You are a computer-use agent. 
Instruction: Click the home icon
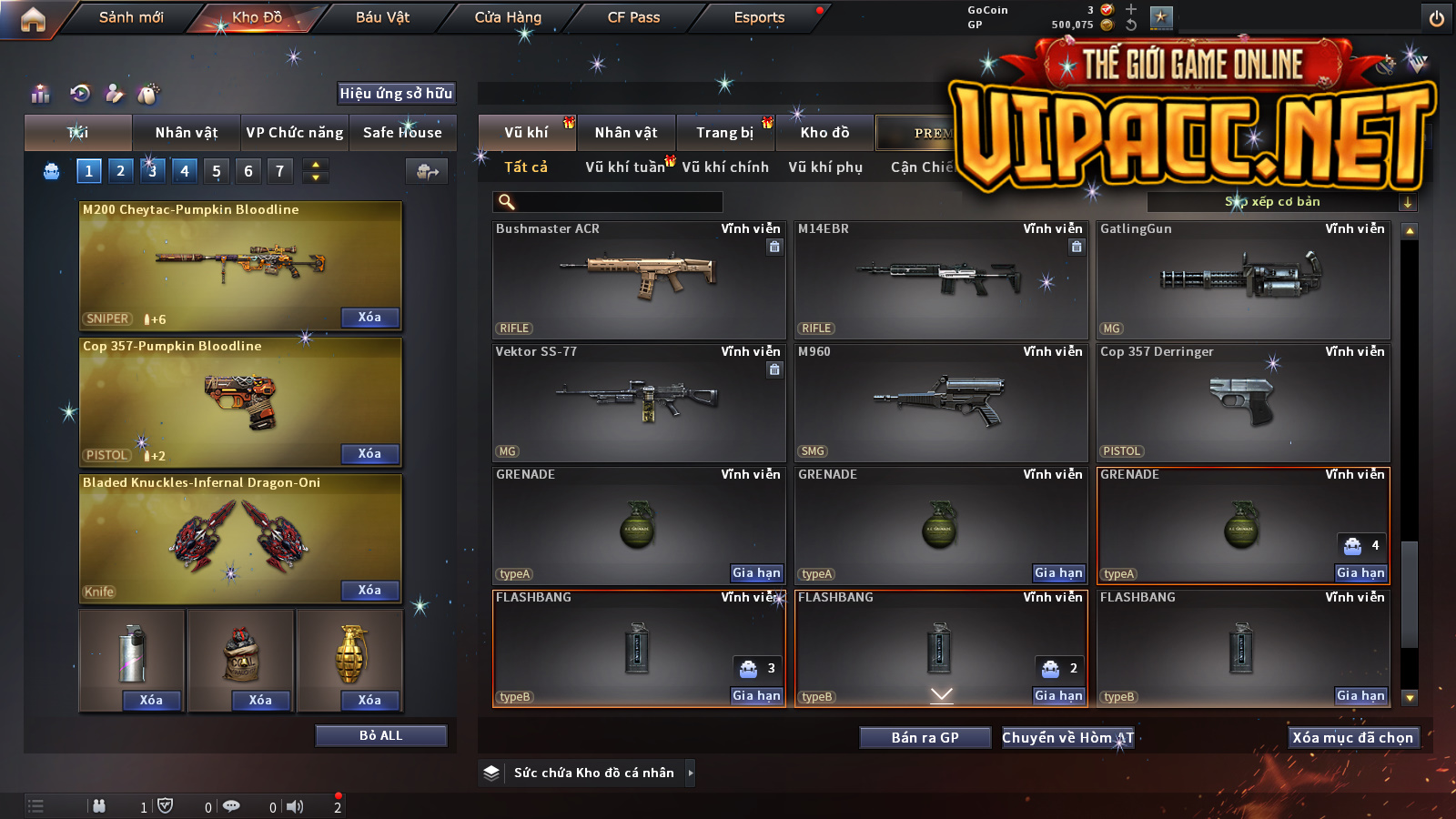click(33, 19)
